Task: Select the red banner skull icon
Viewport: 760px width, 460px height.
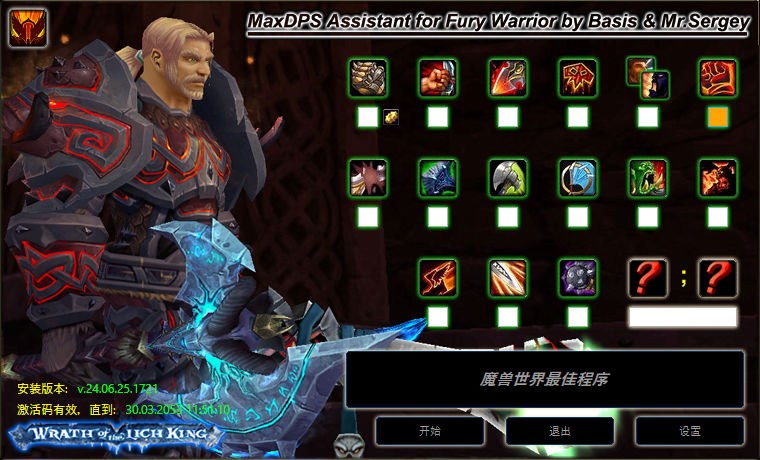Action: (578, 77)
